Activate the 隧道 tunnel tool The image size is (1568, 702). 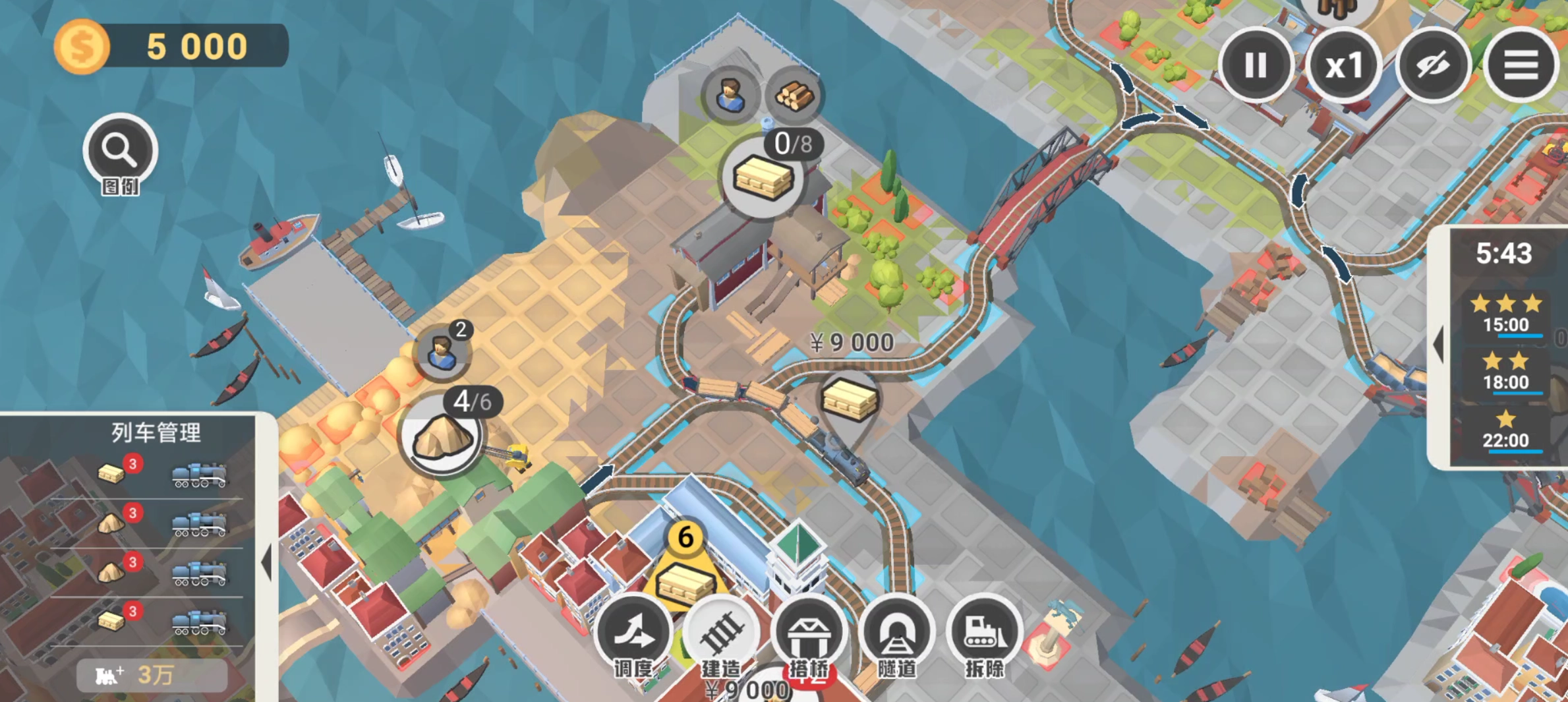pos(896,634)
